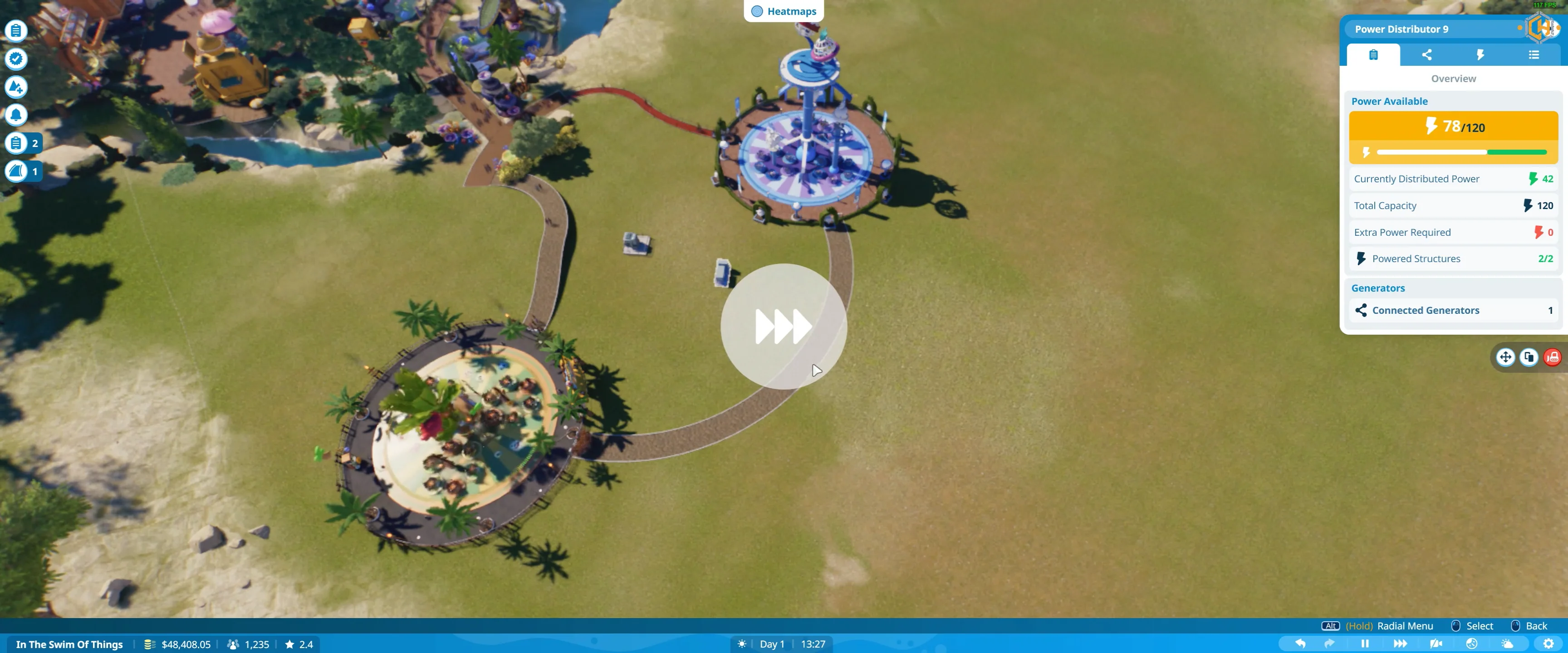
Task: Switch to the lightning bolt power tab
Action: click(1480, 55)
